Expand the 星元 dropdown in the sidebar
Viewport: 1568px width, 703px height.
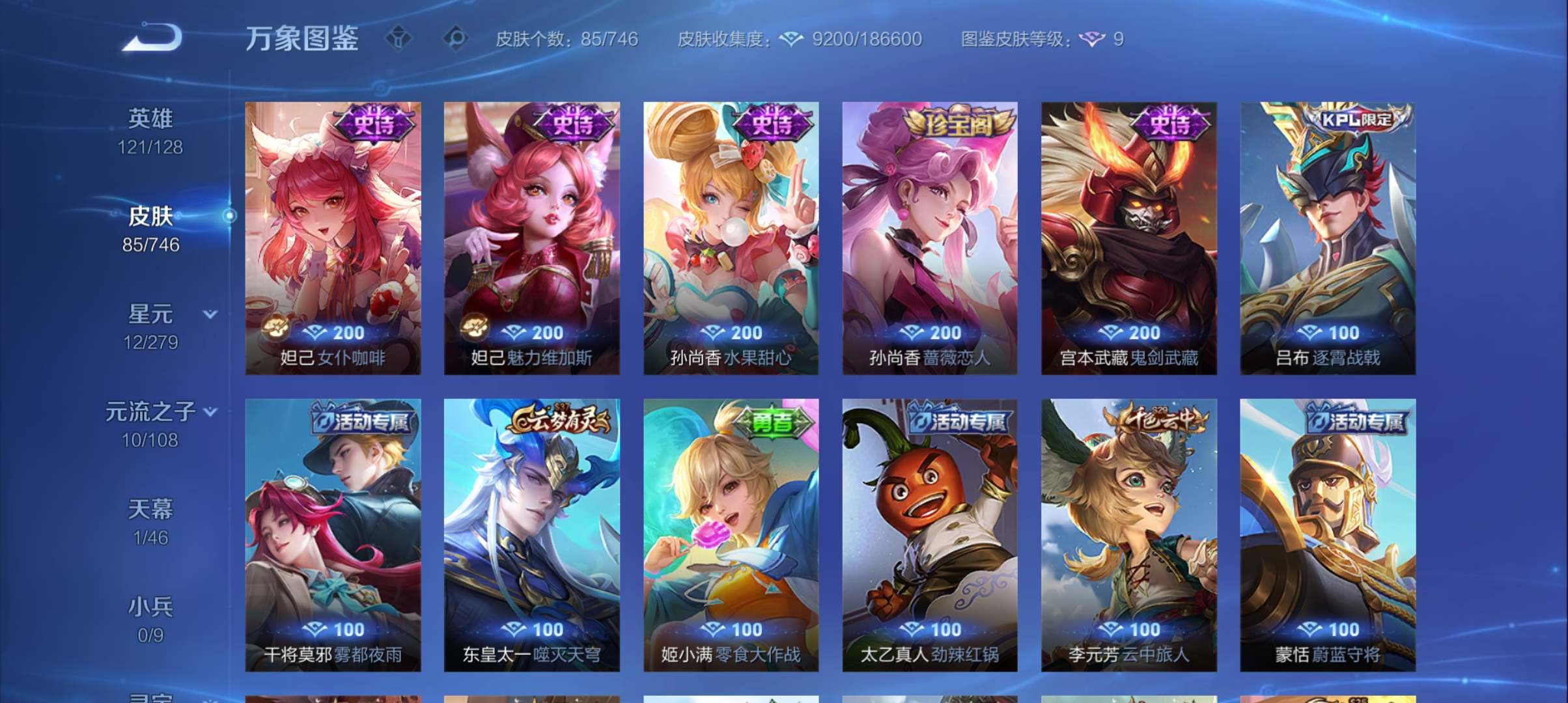[x=210, y=314]
